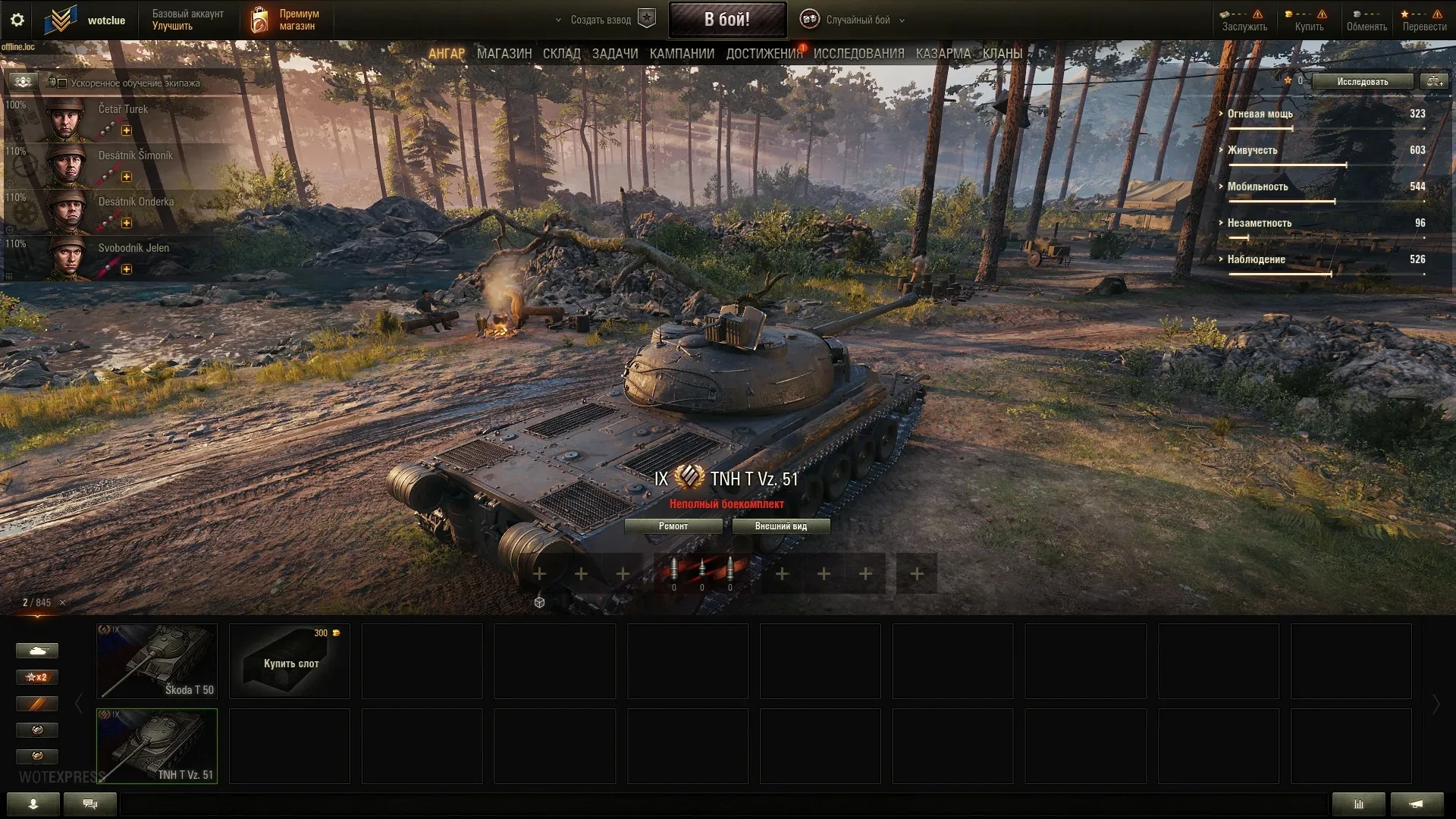Open the settings gear menu
Image resolution: width=1456 pixels, height=819 pixels.
pos(17,20)
